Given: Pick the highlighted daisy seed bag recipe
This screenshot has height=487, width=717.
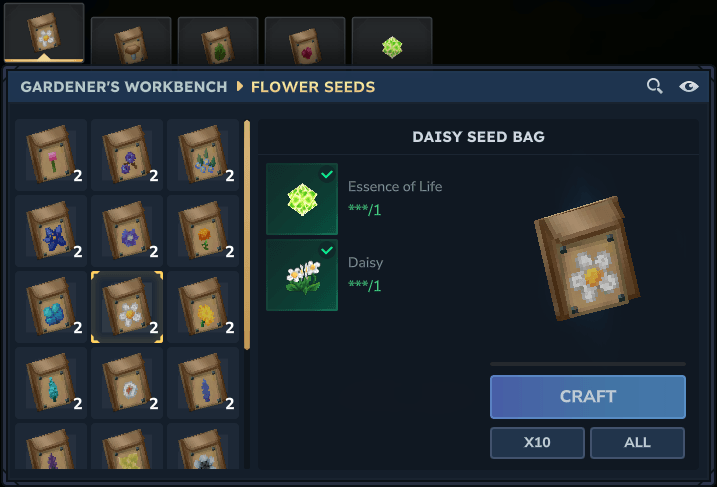Looking at the screenshot, I should [127, 306].
